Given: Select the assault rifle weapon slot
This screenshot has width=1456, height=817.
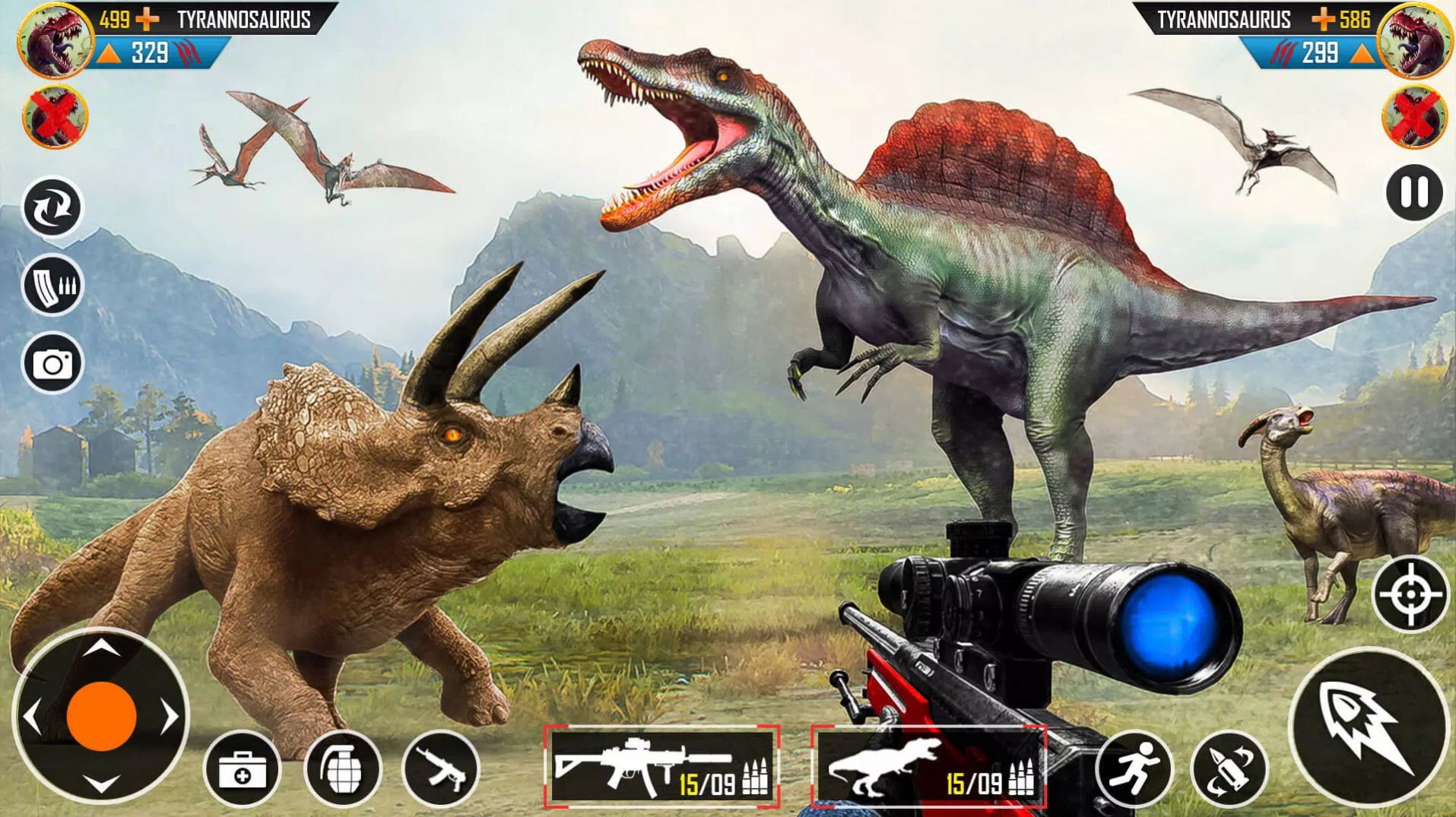Looking at the screenshot, I should (x=661, y=766).
